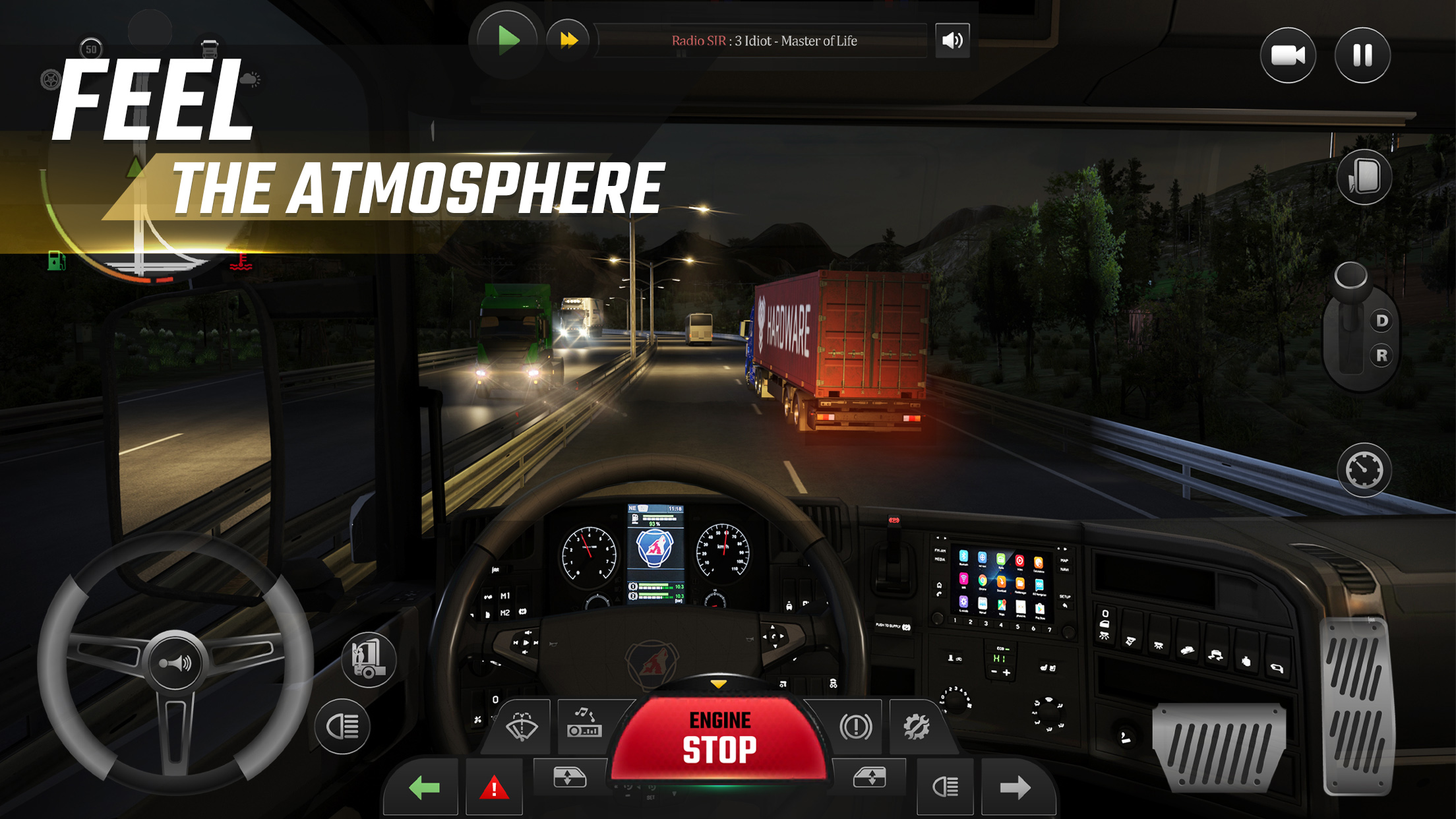Engage the parking brake button
The height and width of the screenshot is (819, 1456).
pos(855,727)
